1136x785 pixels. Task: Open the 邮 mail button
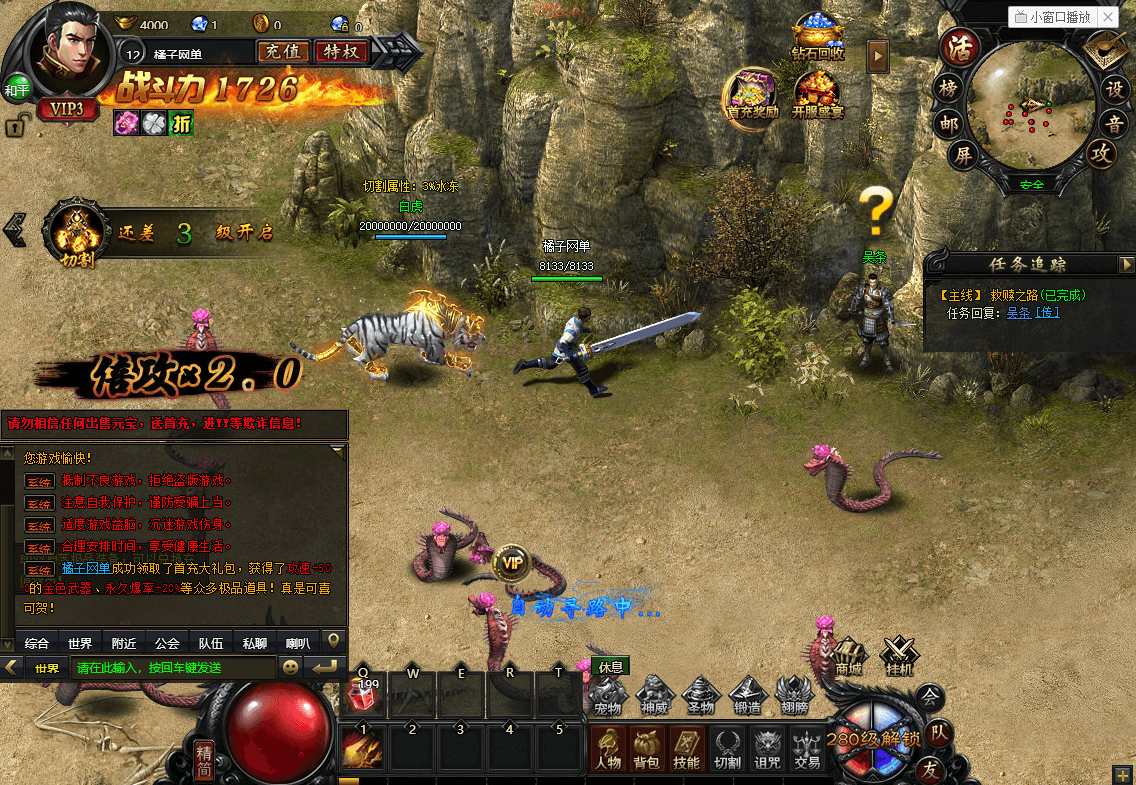coord(949,122)
